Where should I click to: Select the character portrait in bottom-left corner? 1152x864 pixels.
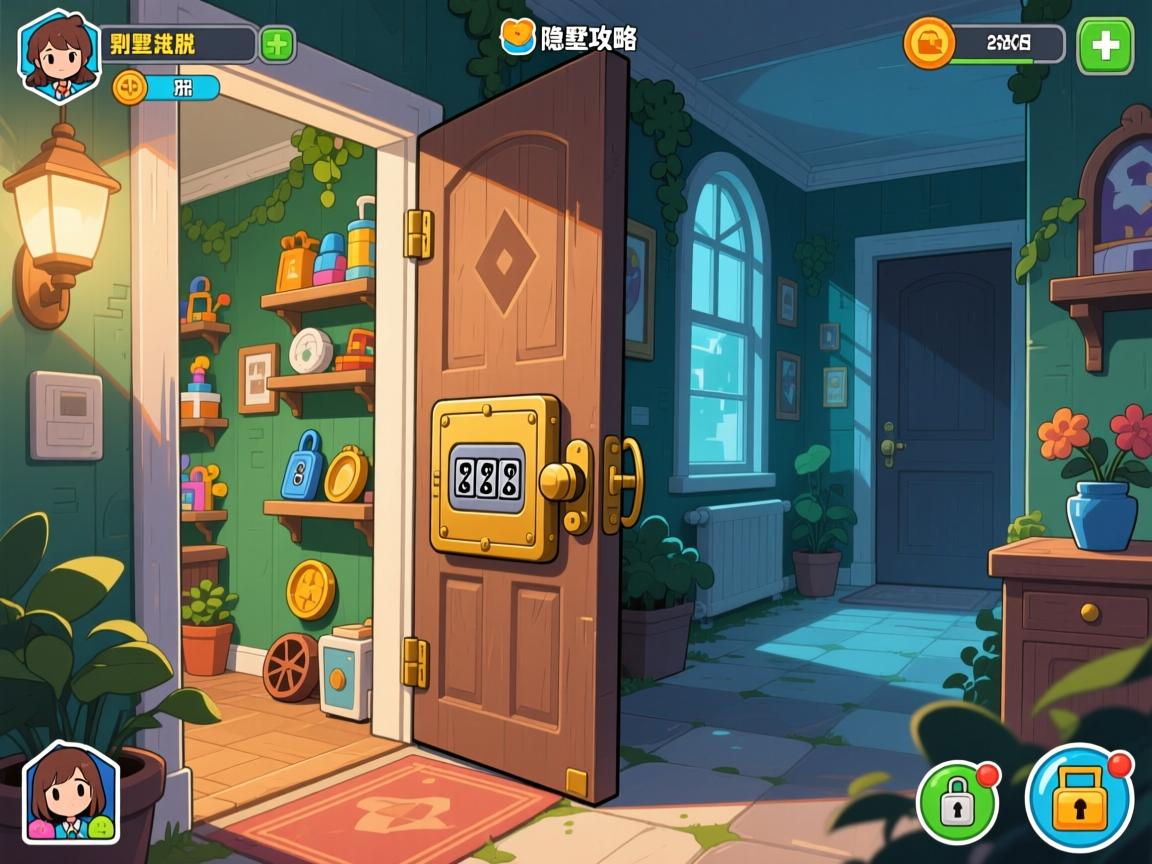coord(70,793)
